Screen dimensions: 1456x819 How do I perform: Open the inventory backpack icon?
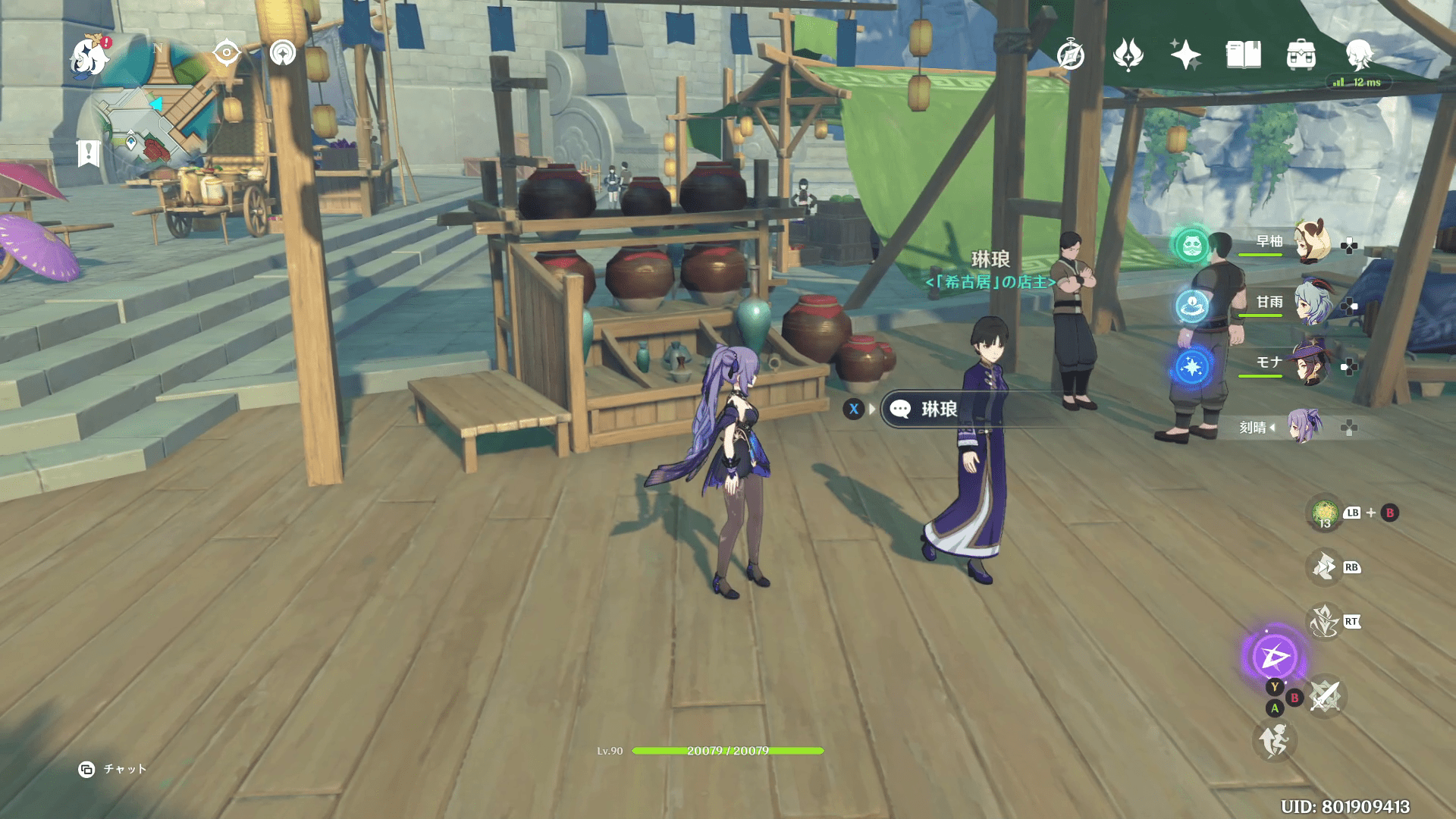click(1301, 55)
